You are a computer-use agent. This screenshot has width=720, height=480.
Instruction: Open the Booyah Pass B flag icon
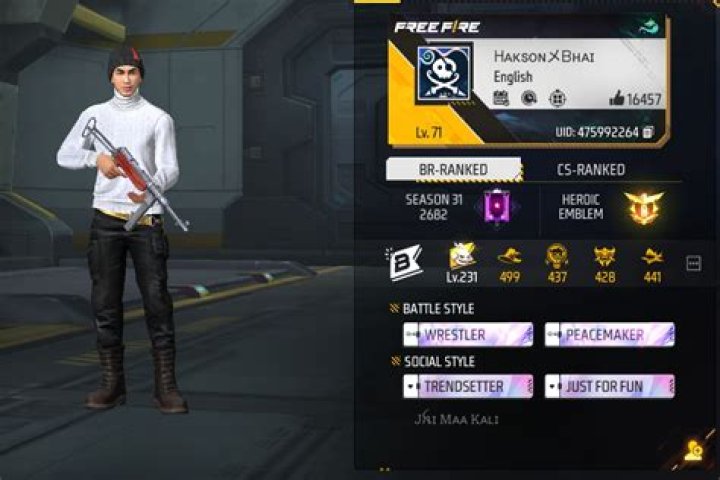click(404, 262)
